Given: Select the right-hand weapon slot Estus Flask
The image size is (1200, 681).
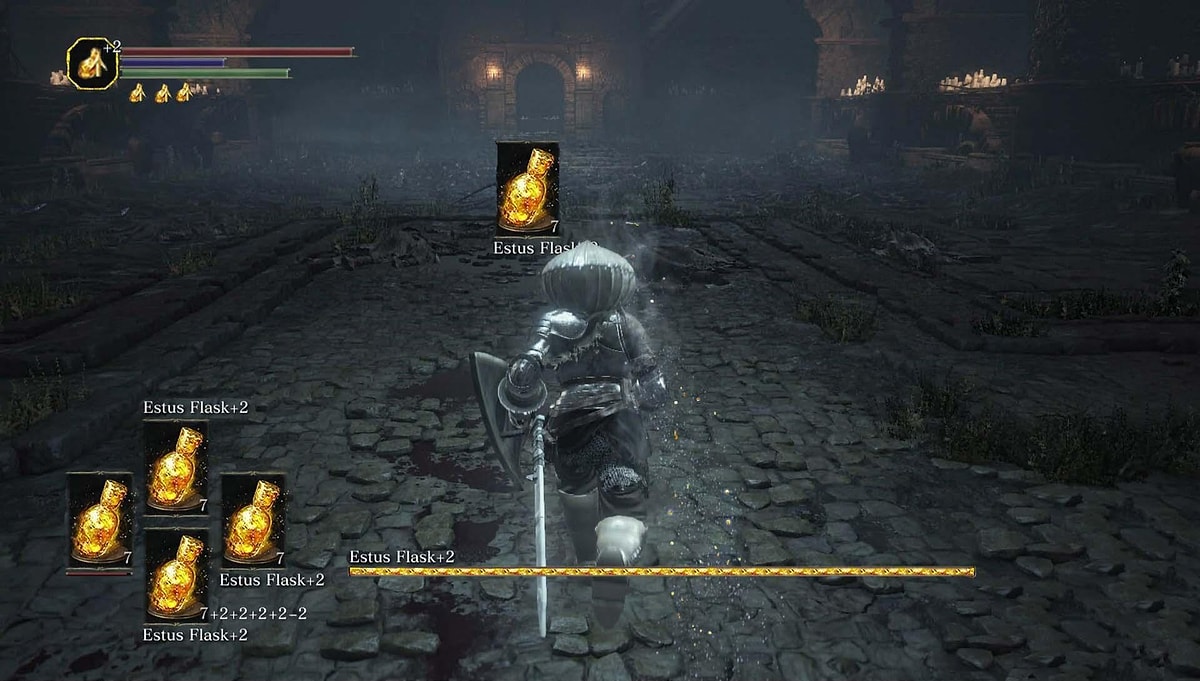Looking at the screenshot, I should coord(253,520).
